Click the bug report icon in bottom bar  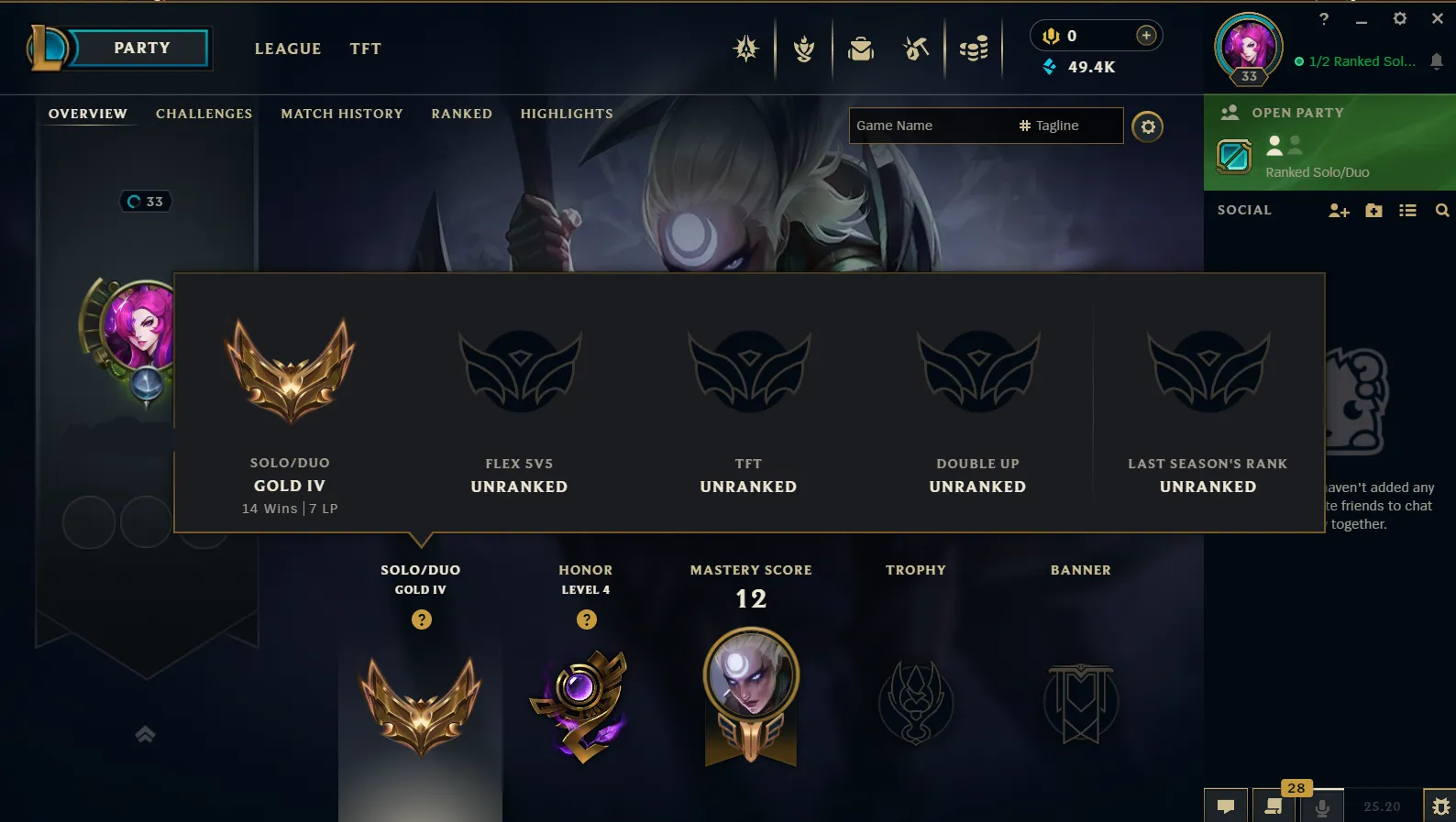[x=1442, y=807]
